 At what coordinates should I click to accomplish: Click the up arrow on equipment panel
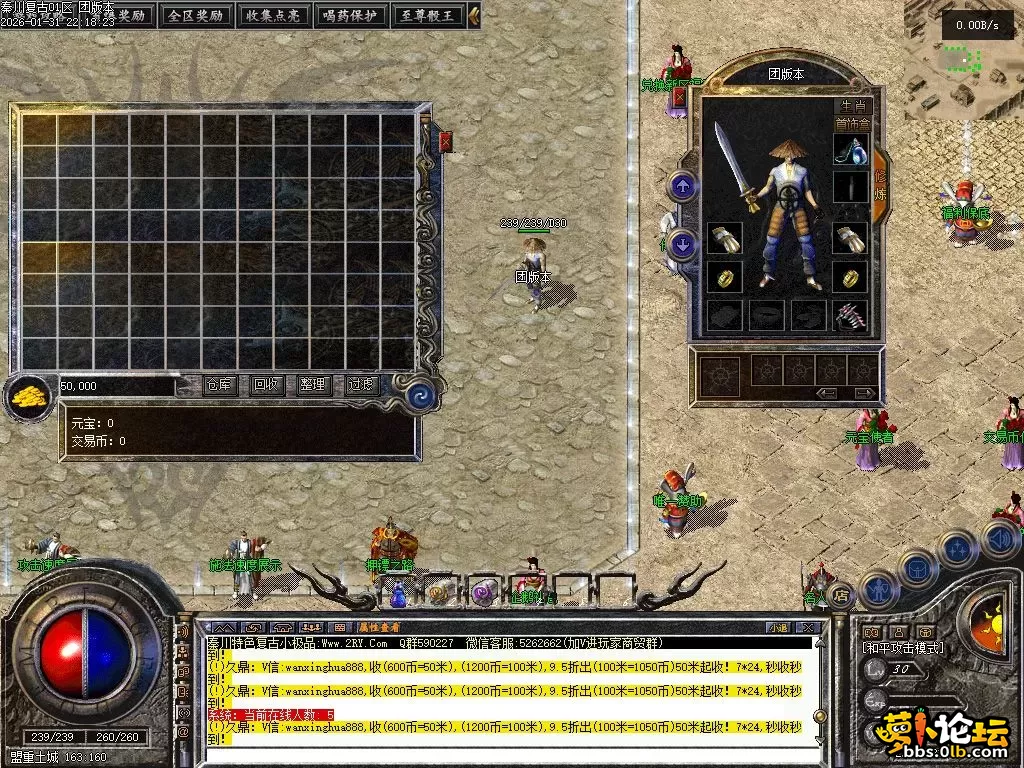point(683,186)
